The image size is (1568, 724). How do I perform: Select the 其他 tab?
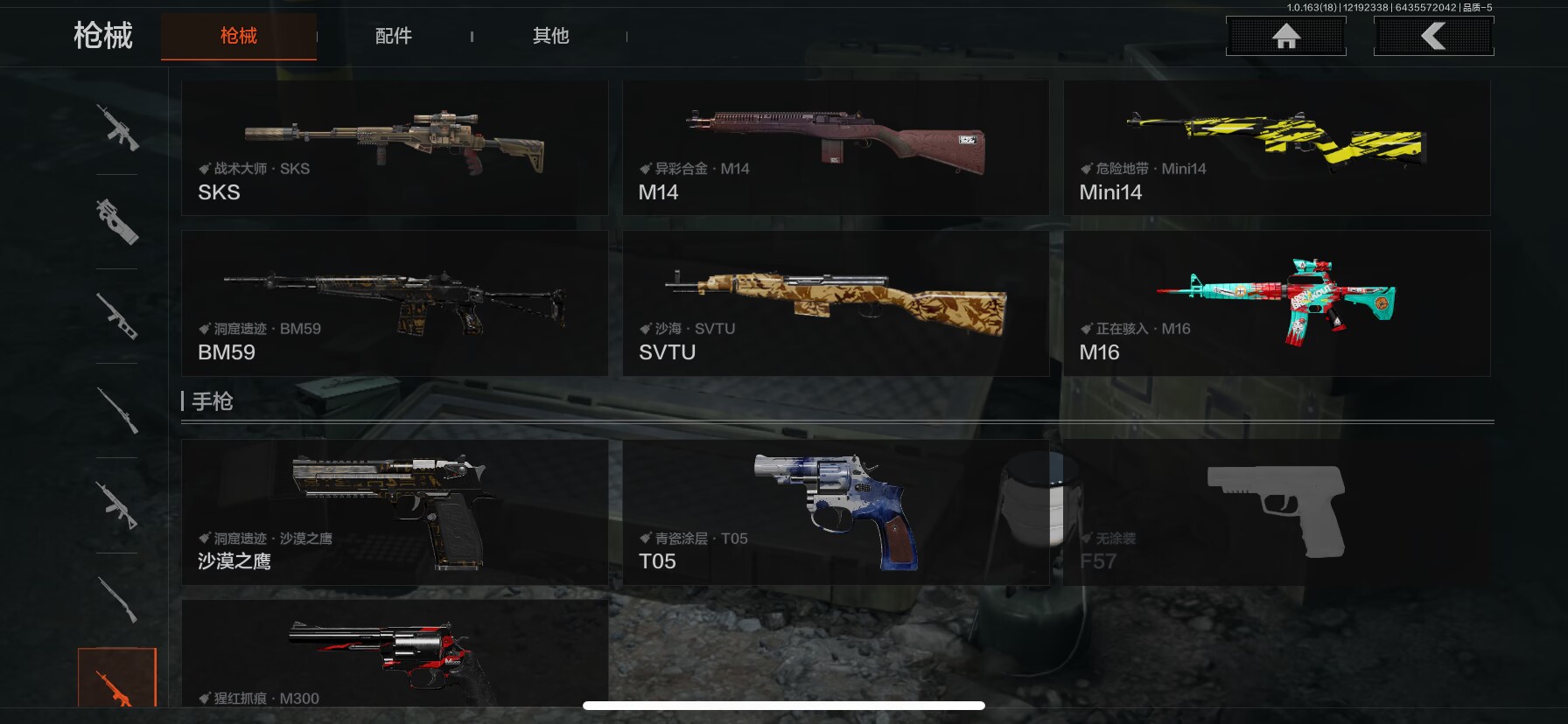coord(550,36)
